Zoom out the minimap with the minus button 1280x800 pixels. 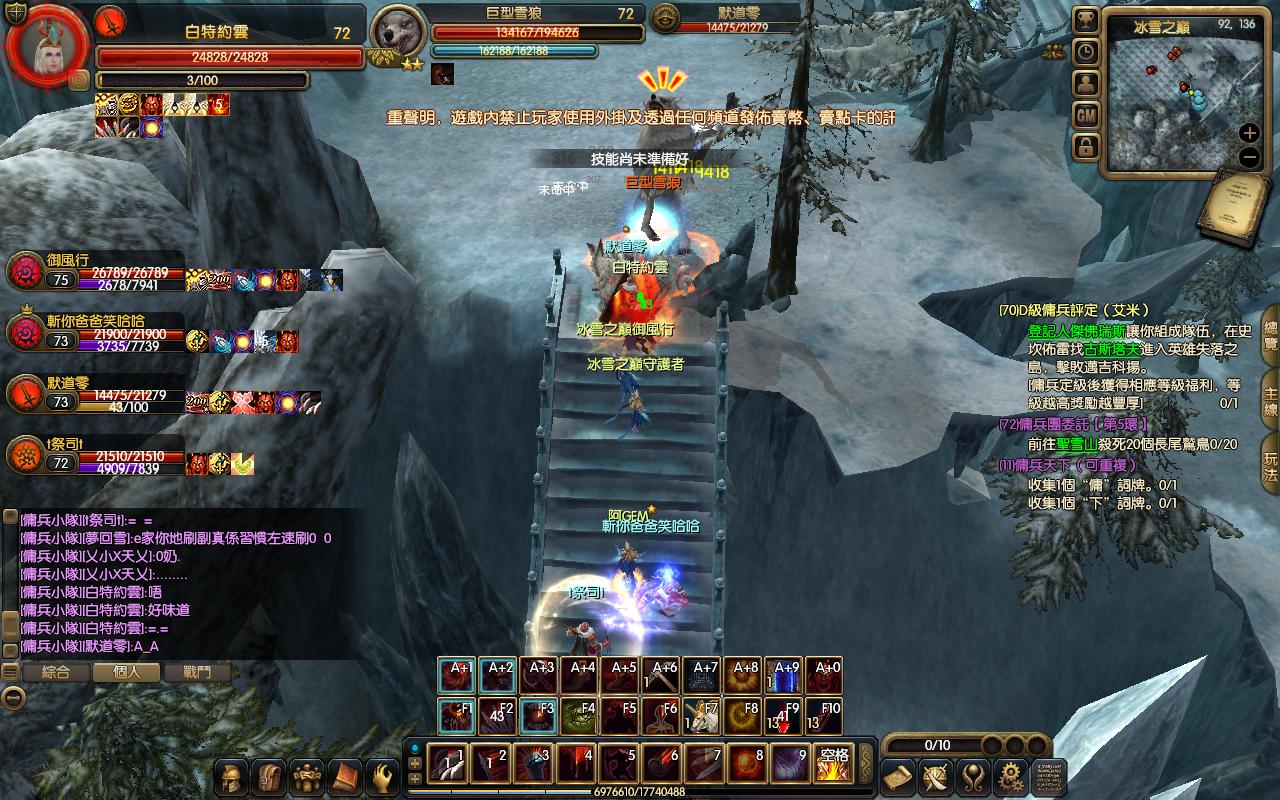pyautogui.click(x=1249, y=157)
